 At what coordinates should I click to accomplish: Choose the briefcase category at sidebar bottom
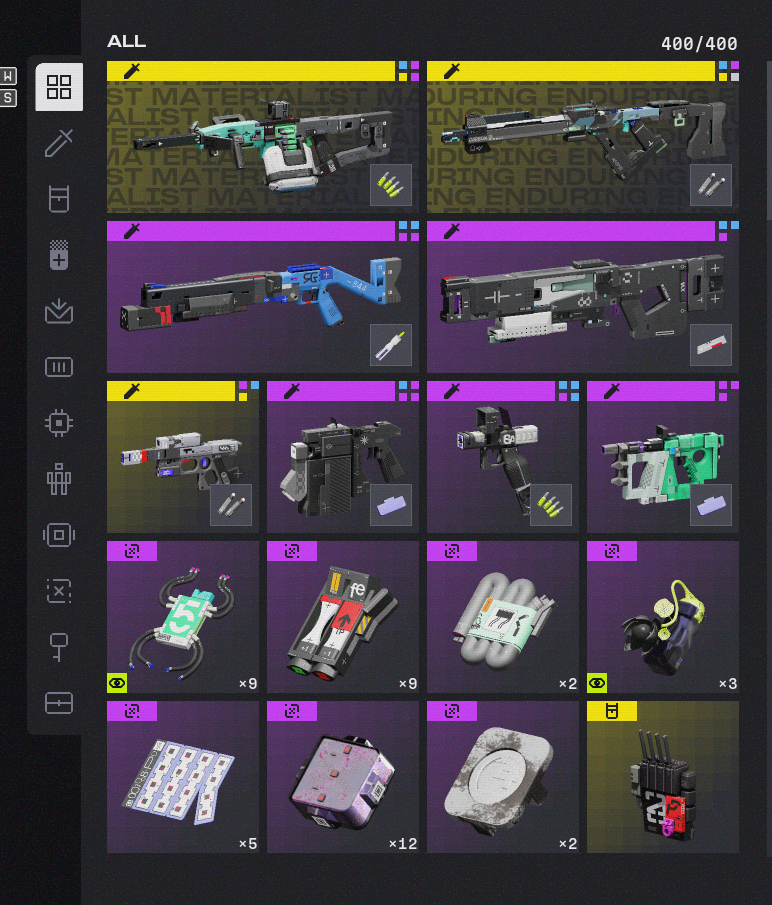click(x=59, y=703)
